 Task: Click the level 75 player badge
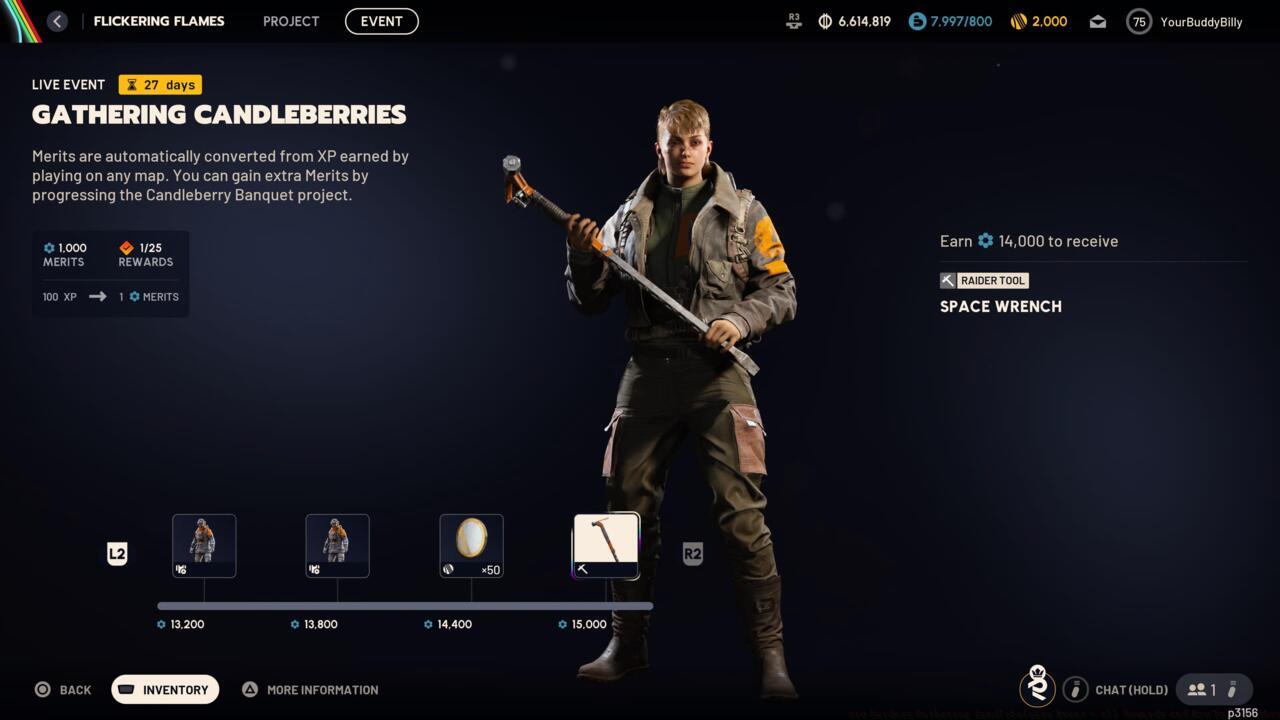(x=1137, y=21)
